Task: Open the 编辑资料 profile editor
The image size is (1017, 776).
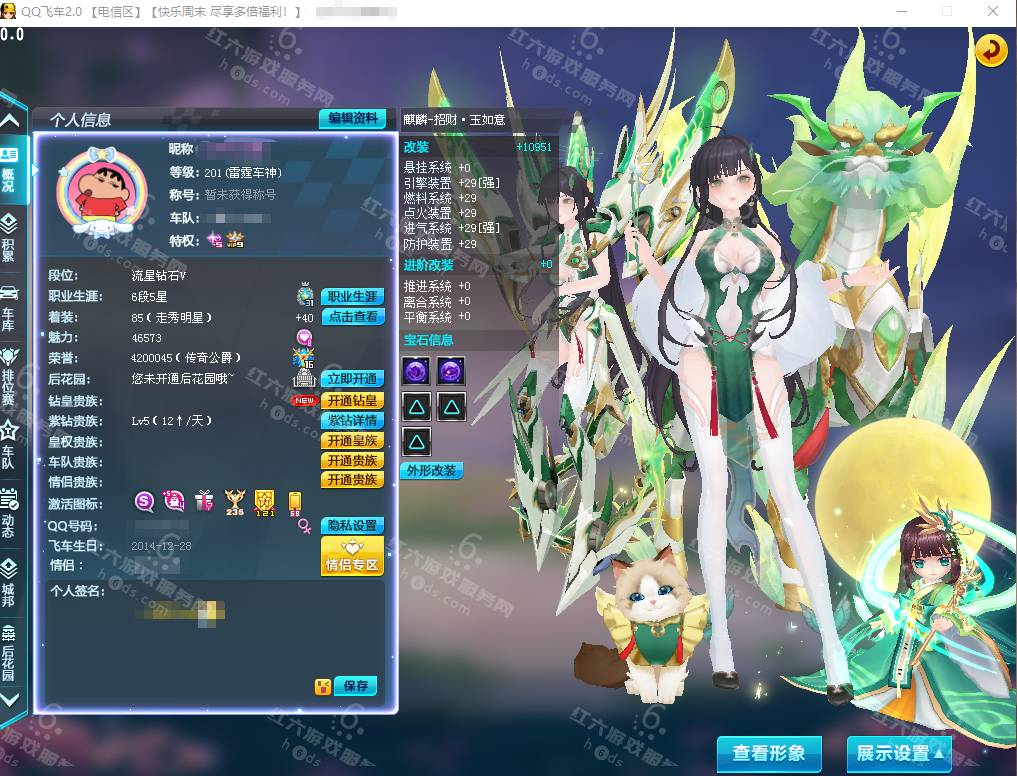Action: coord(352,118)
